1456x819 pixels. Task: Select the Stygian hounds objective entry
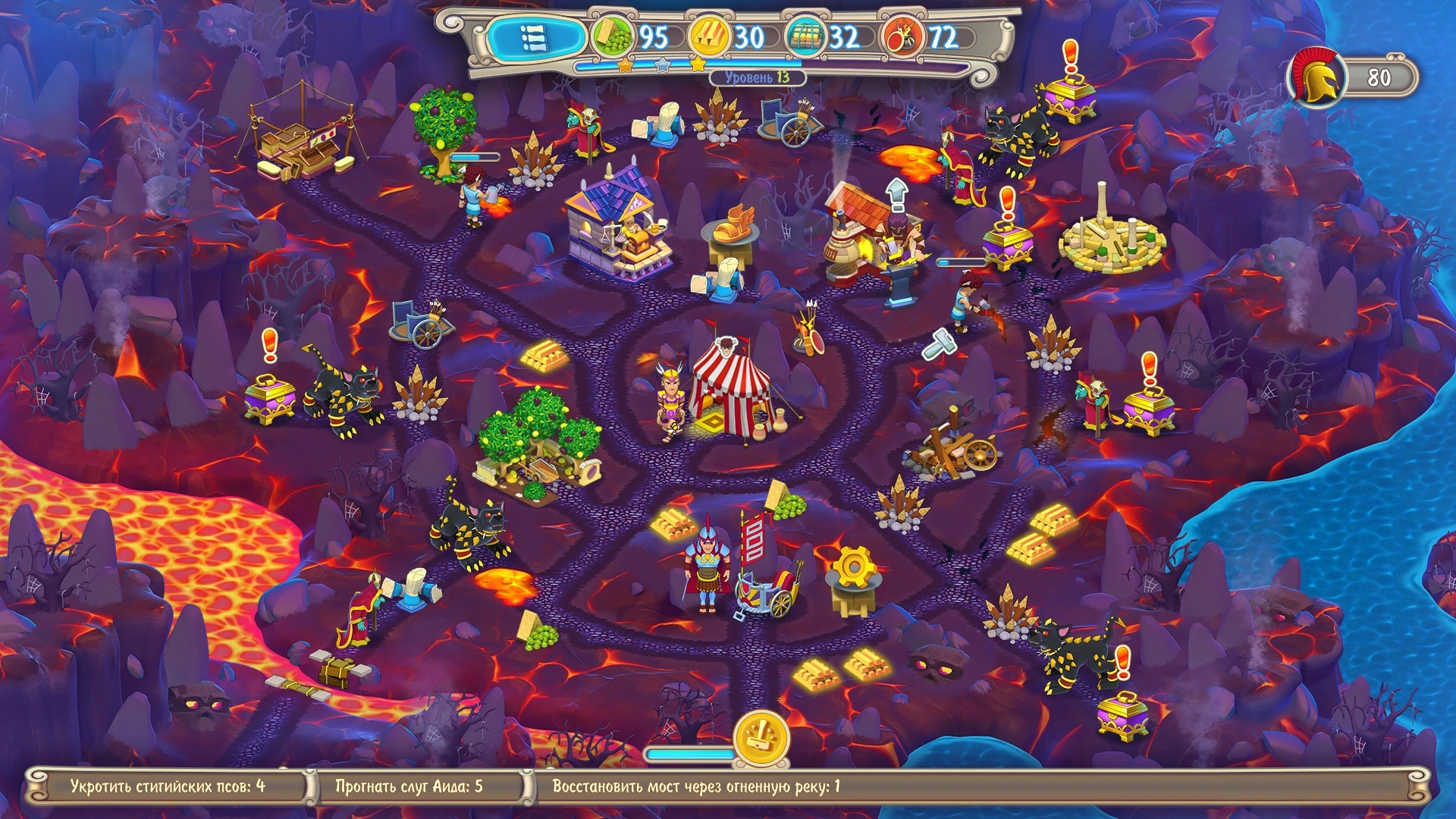tap(168, 786)
